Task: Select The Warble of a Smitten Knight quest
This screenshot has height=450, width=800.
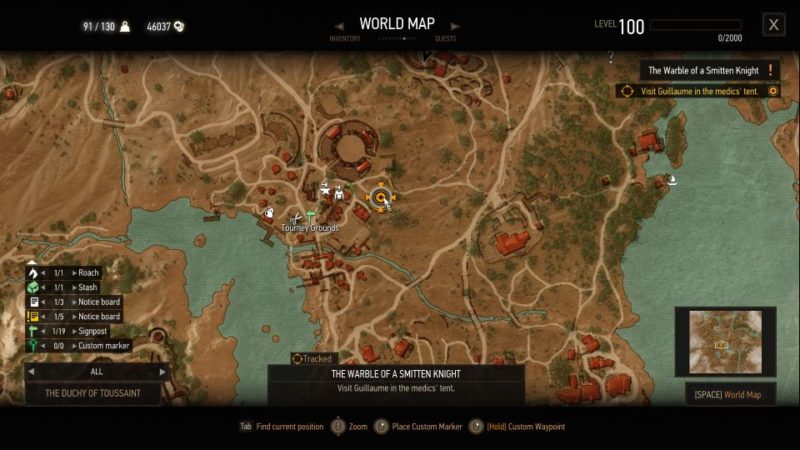Action: click(x=702, y=70)
